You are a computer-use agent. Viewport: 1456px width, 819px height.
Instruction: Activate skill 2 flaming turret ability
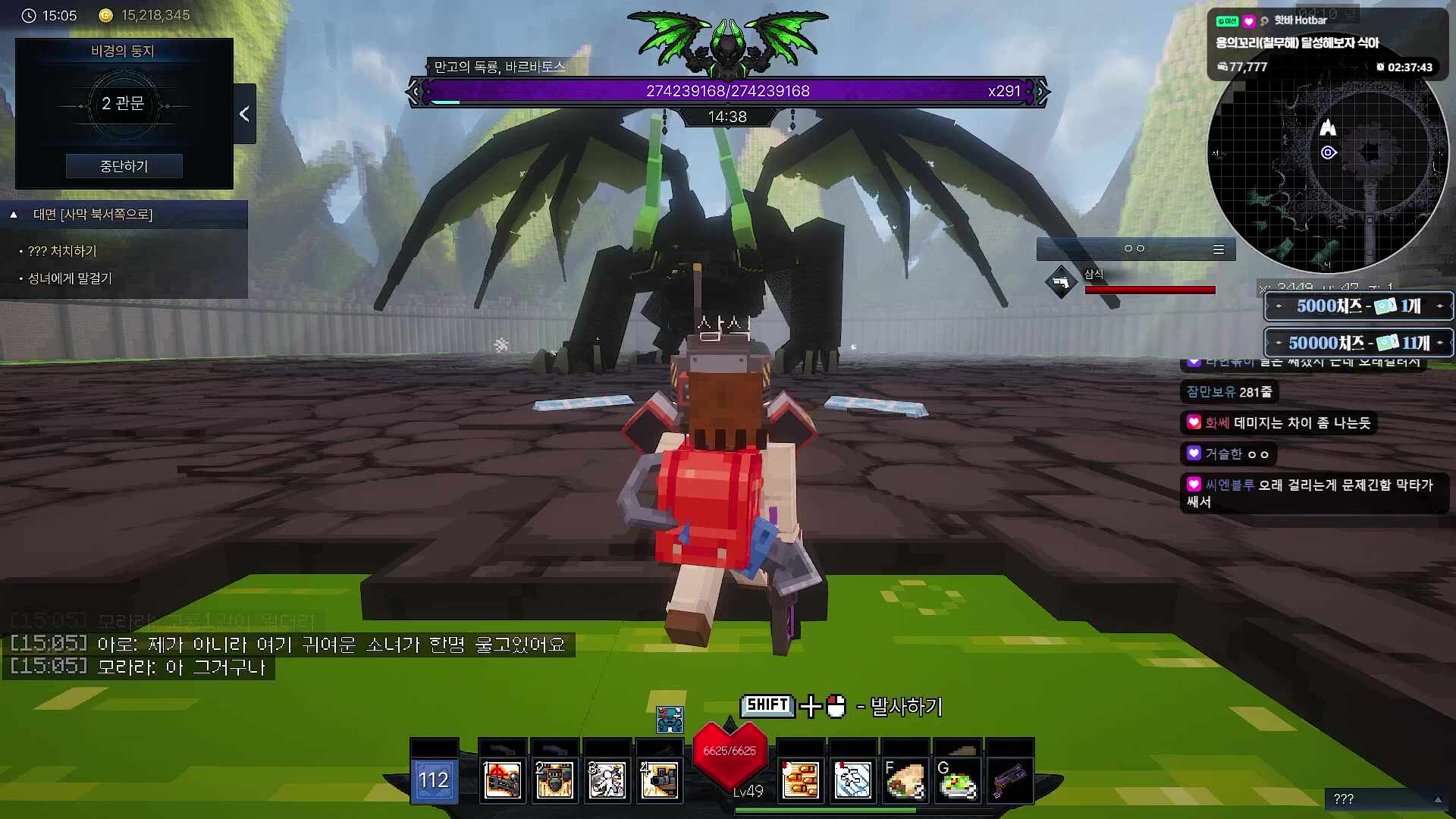coord(554,780)
